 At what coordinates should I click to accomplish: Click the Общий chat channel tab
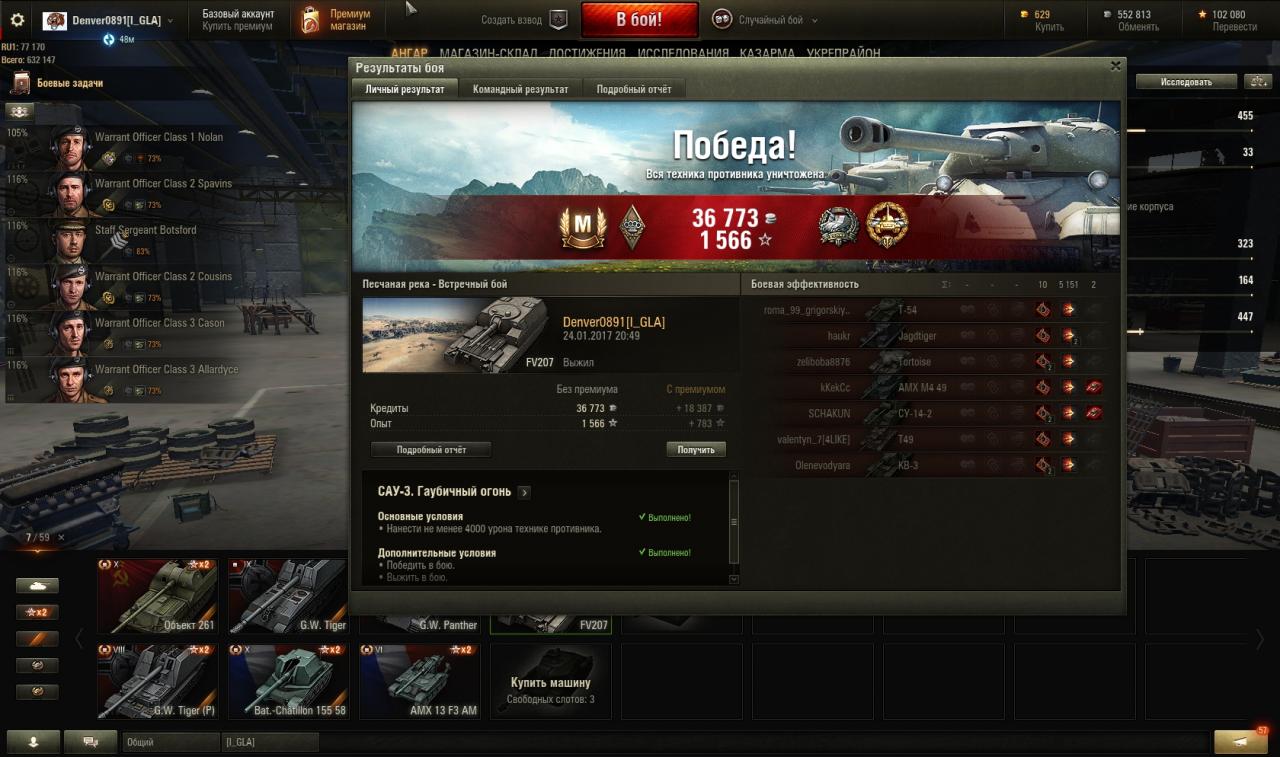coord(170,742)
